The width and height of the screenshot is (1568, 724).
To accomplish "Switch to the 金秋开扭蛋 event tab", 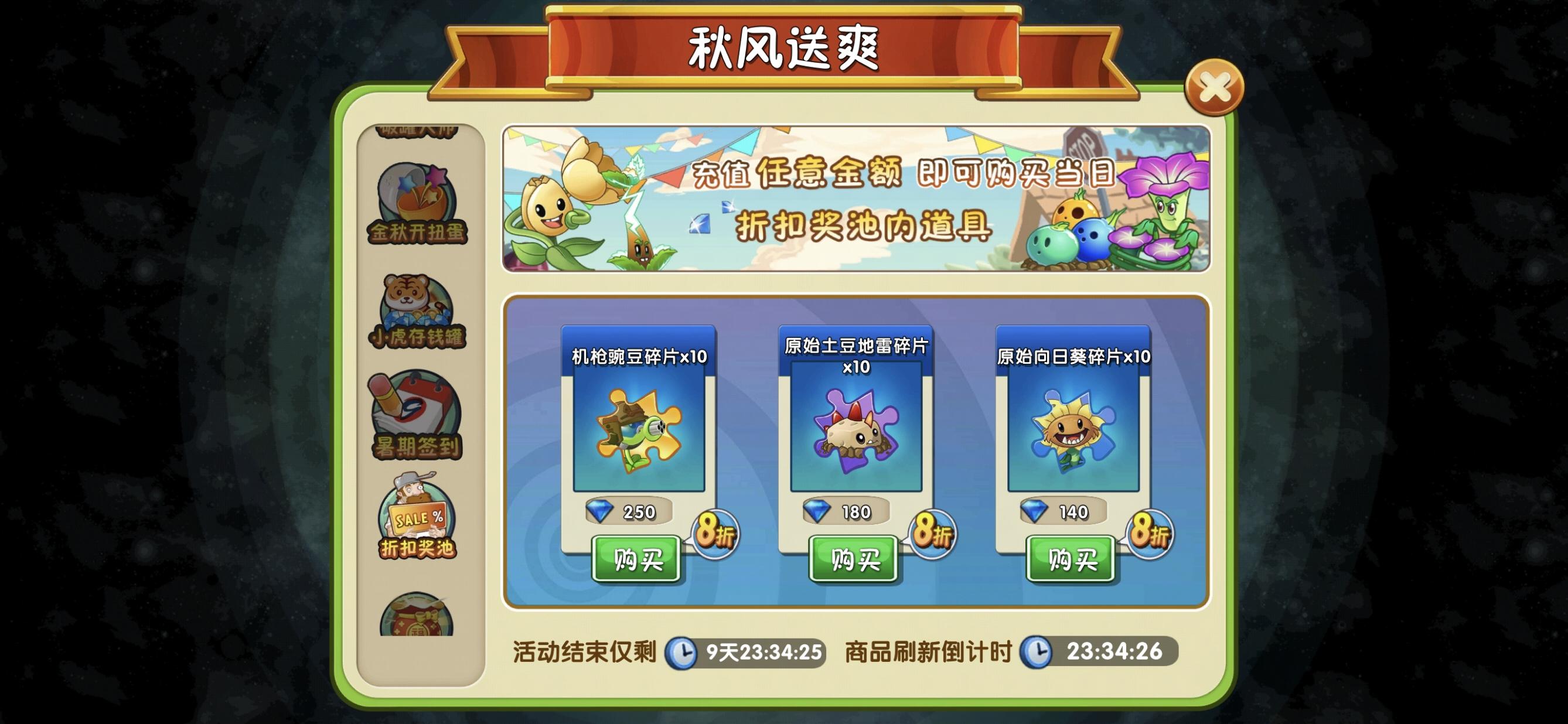I will pyautogui.click(x=417, y=202).
